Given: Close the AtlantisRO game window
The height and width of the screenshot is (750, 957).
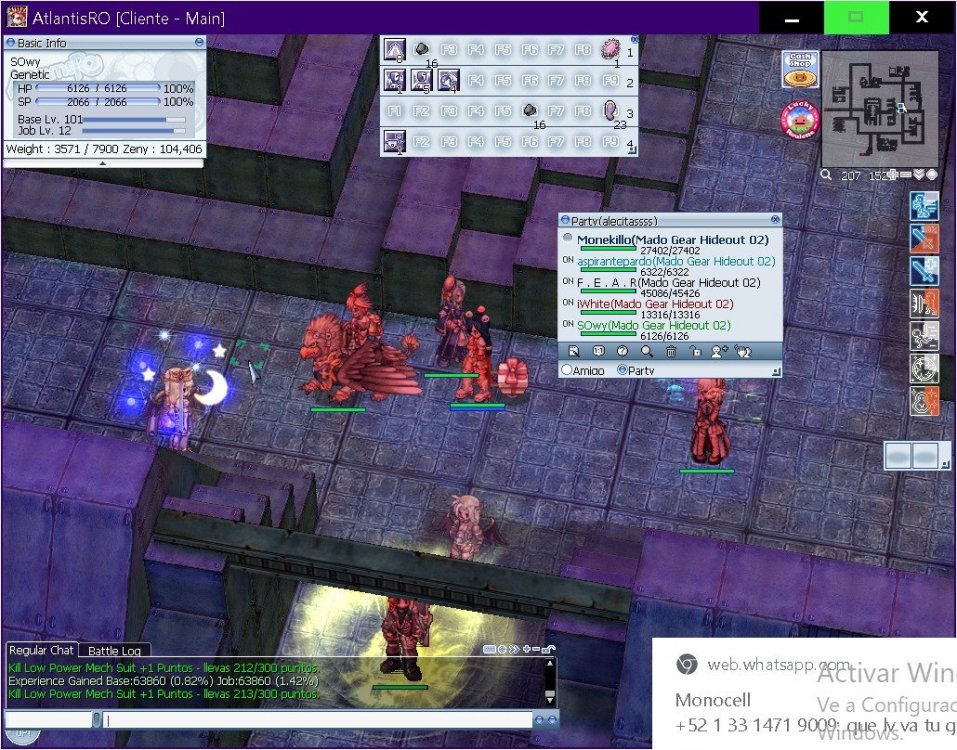Looking at the screenshot, I should [921, 18].
